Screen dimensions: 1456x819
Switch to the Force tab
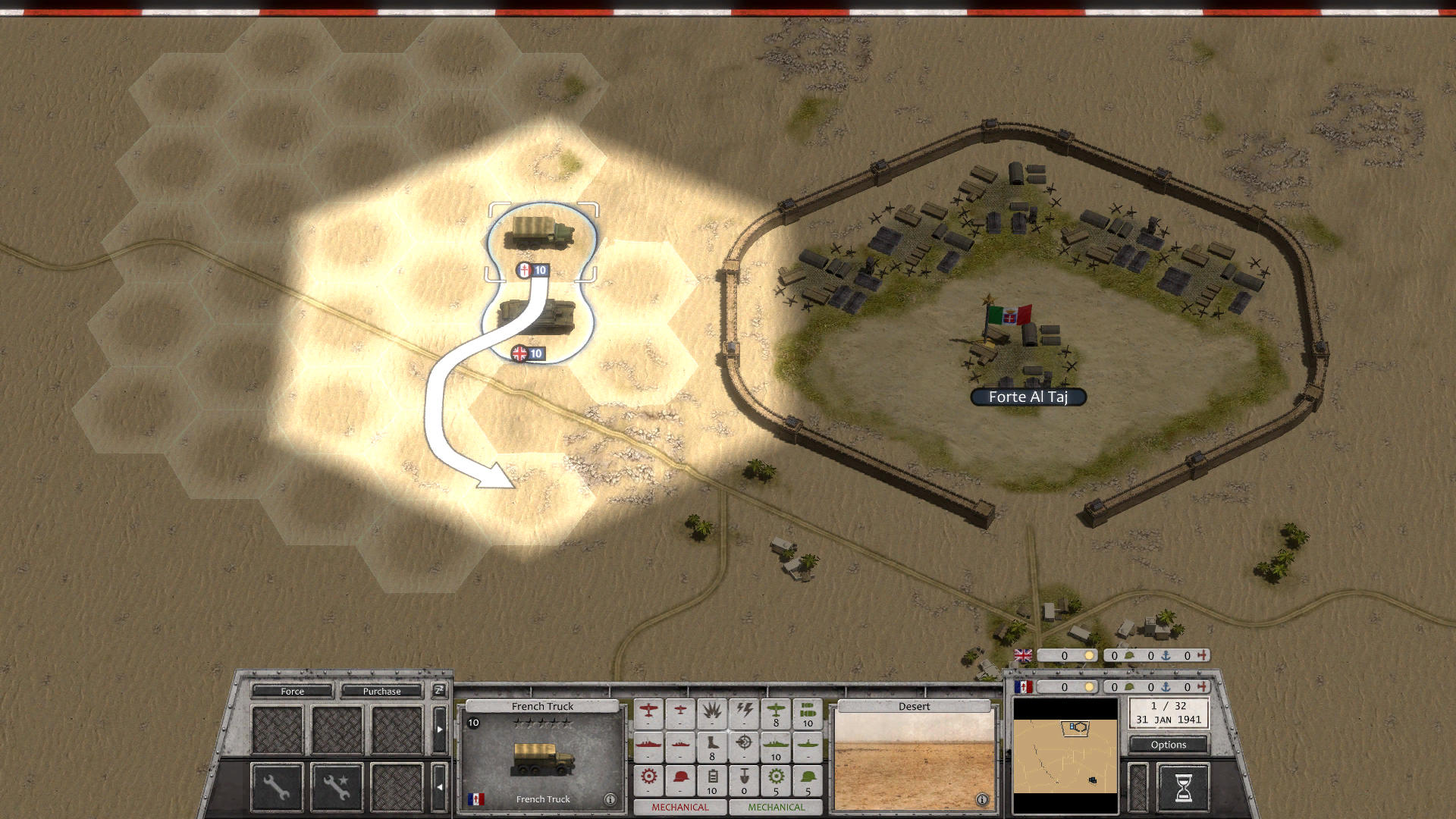[x=292, y=692]
